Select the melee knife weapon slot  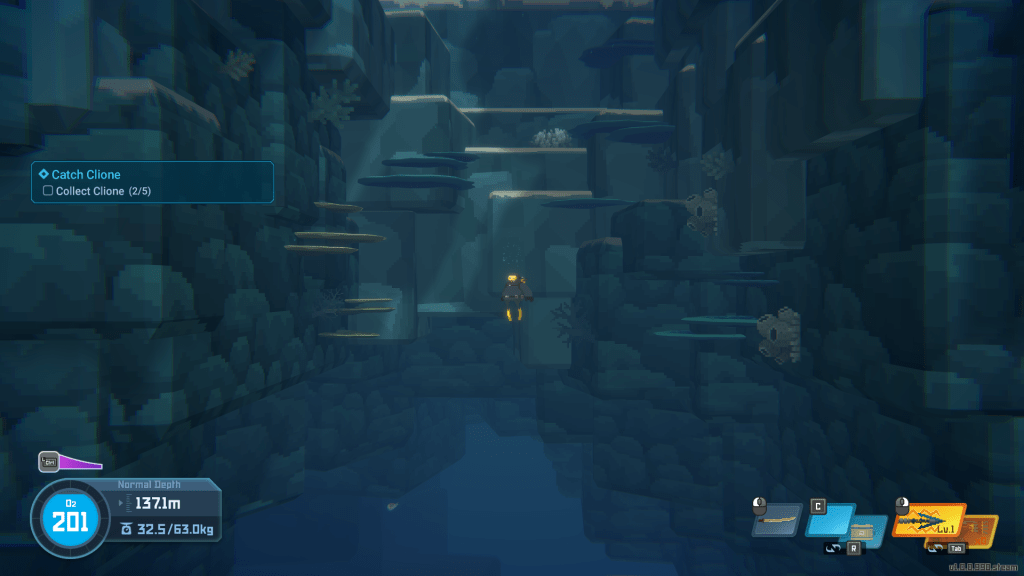coord(776,520)
